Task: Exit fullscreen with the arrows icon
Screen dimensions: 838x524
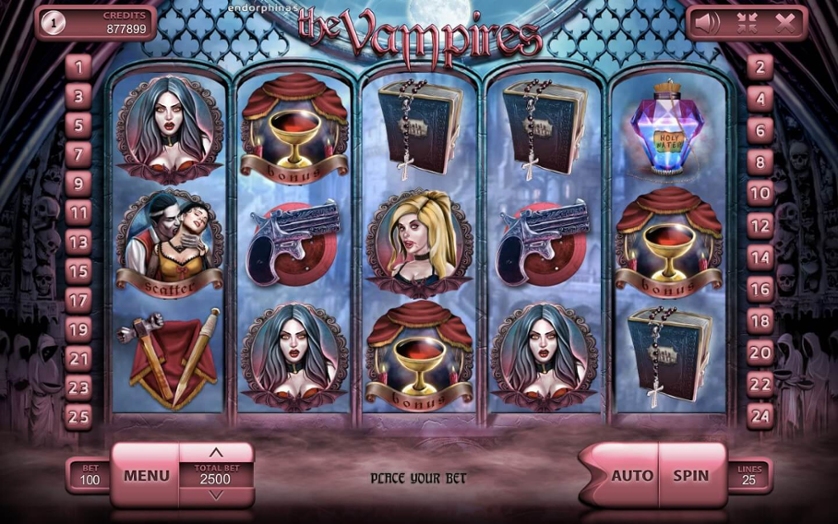Action: point(745,22)
